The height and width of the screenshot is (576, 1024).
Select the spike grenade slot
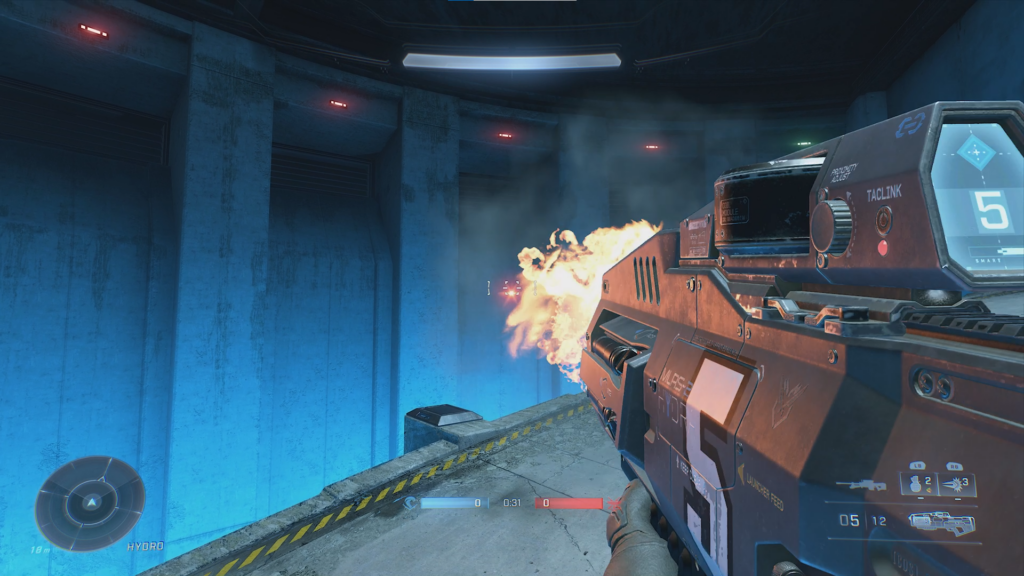click(957, 485)
